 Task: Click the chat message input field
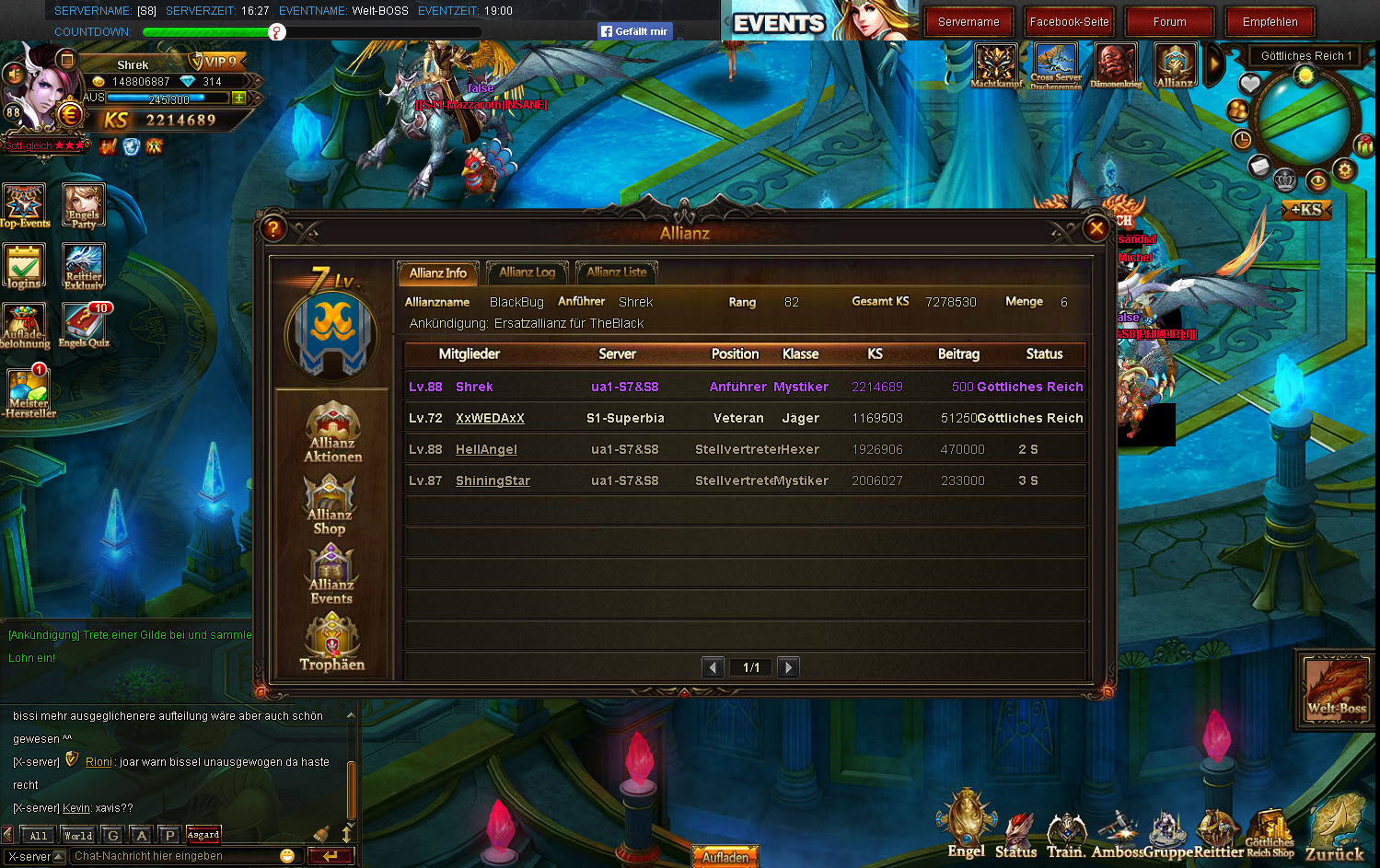pos(175,856)
